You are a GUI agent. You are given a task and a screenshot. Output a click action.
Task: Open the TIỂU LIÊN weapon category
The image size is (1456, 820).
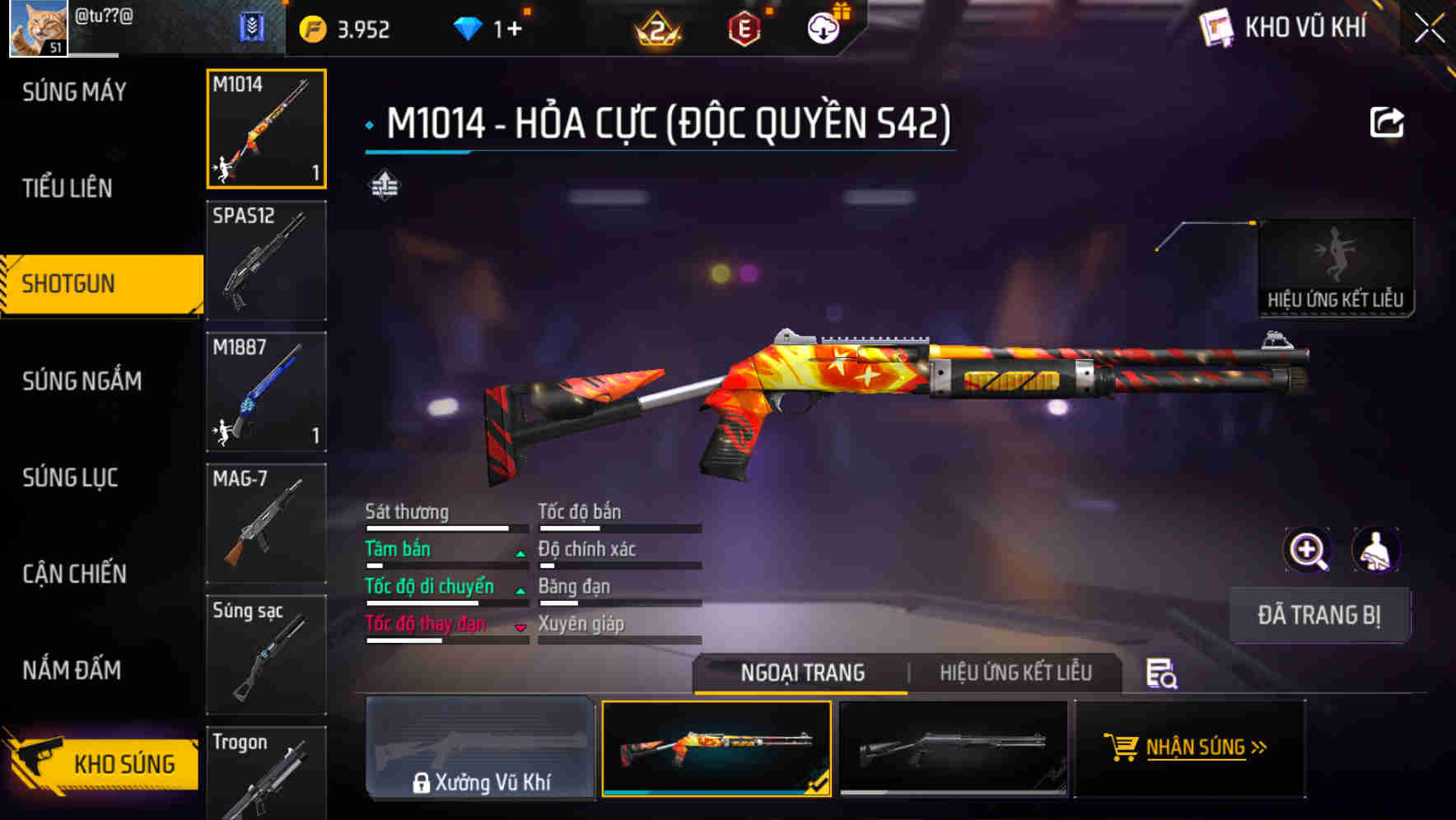[x=66, y=189]
